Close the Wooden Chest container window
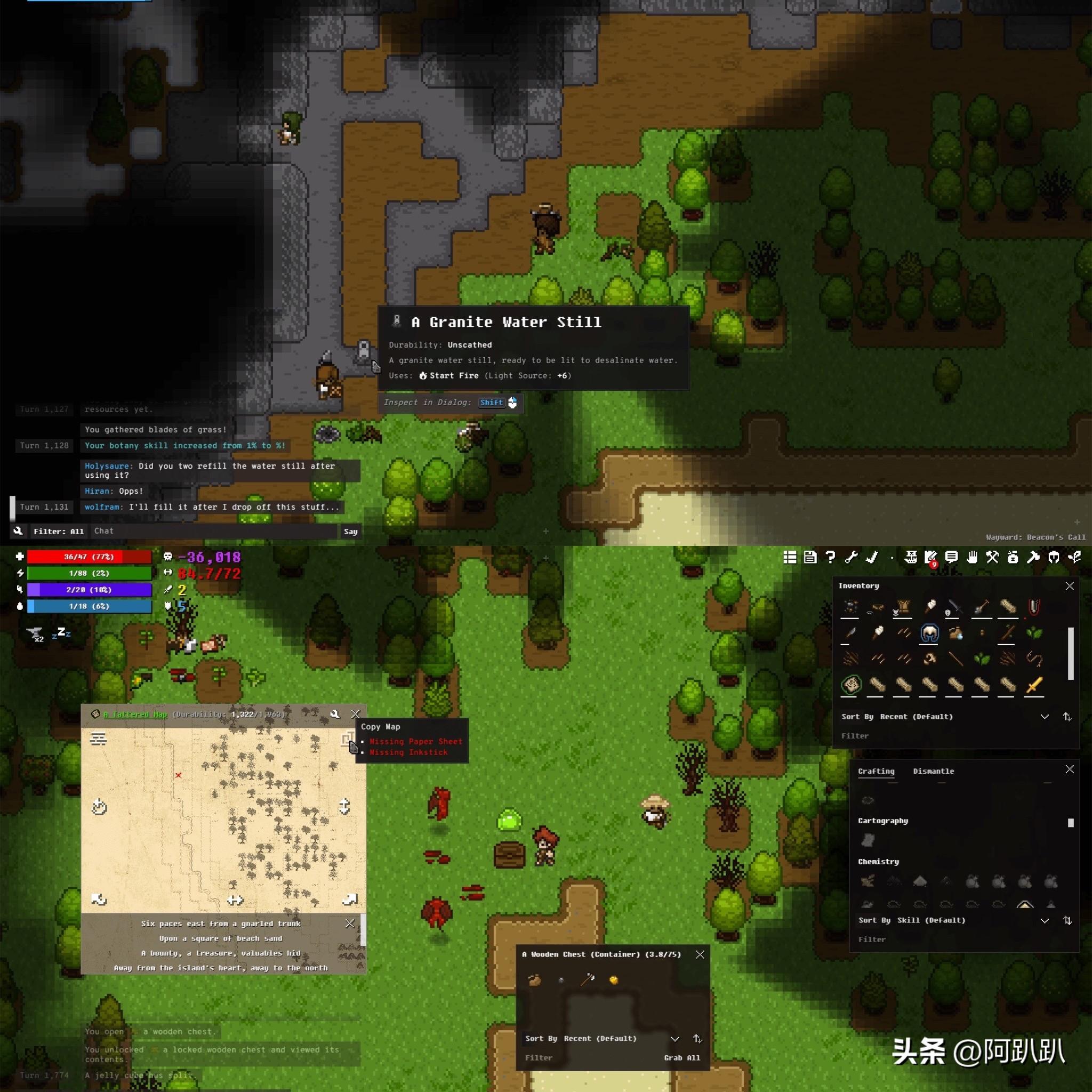The height and width of the screenshot is (1092, 1092). (700, 954)
